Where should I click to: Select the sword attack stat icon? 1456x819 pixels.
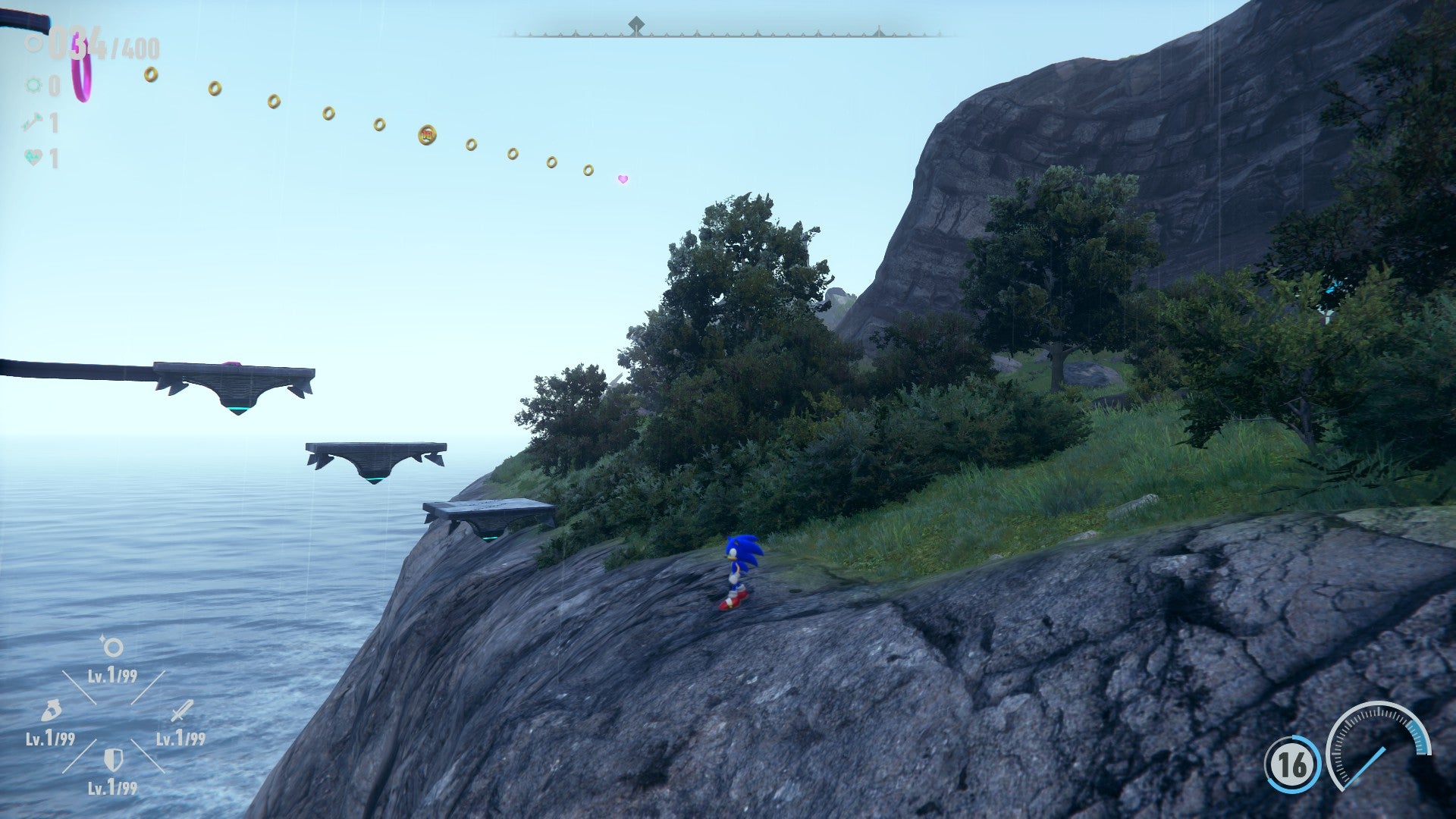coord(180,711)
